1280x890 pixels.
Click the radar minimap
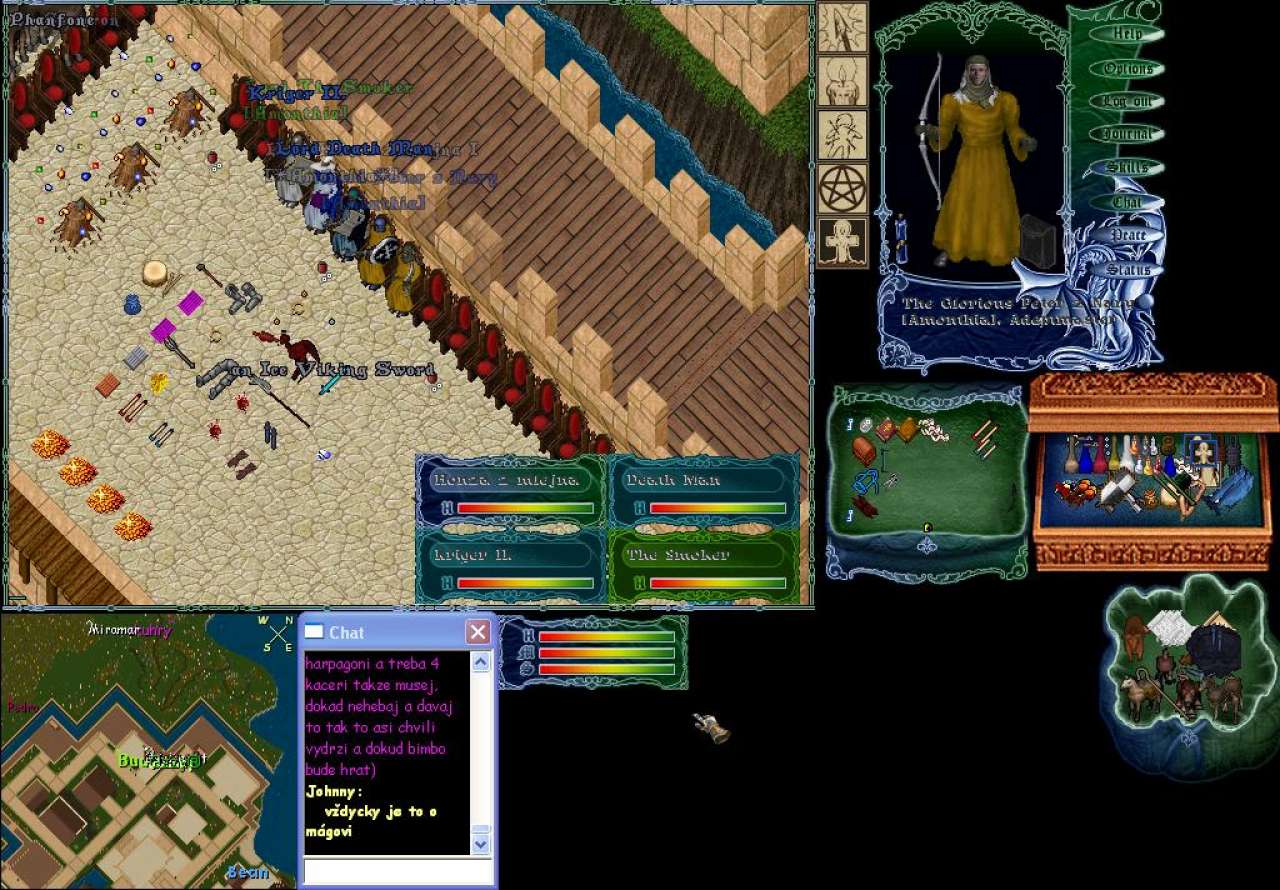(148, 750)
